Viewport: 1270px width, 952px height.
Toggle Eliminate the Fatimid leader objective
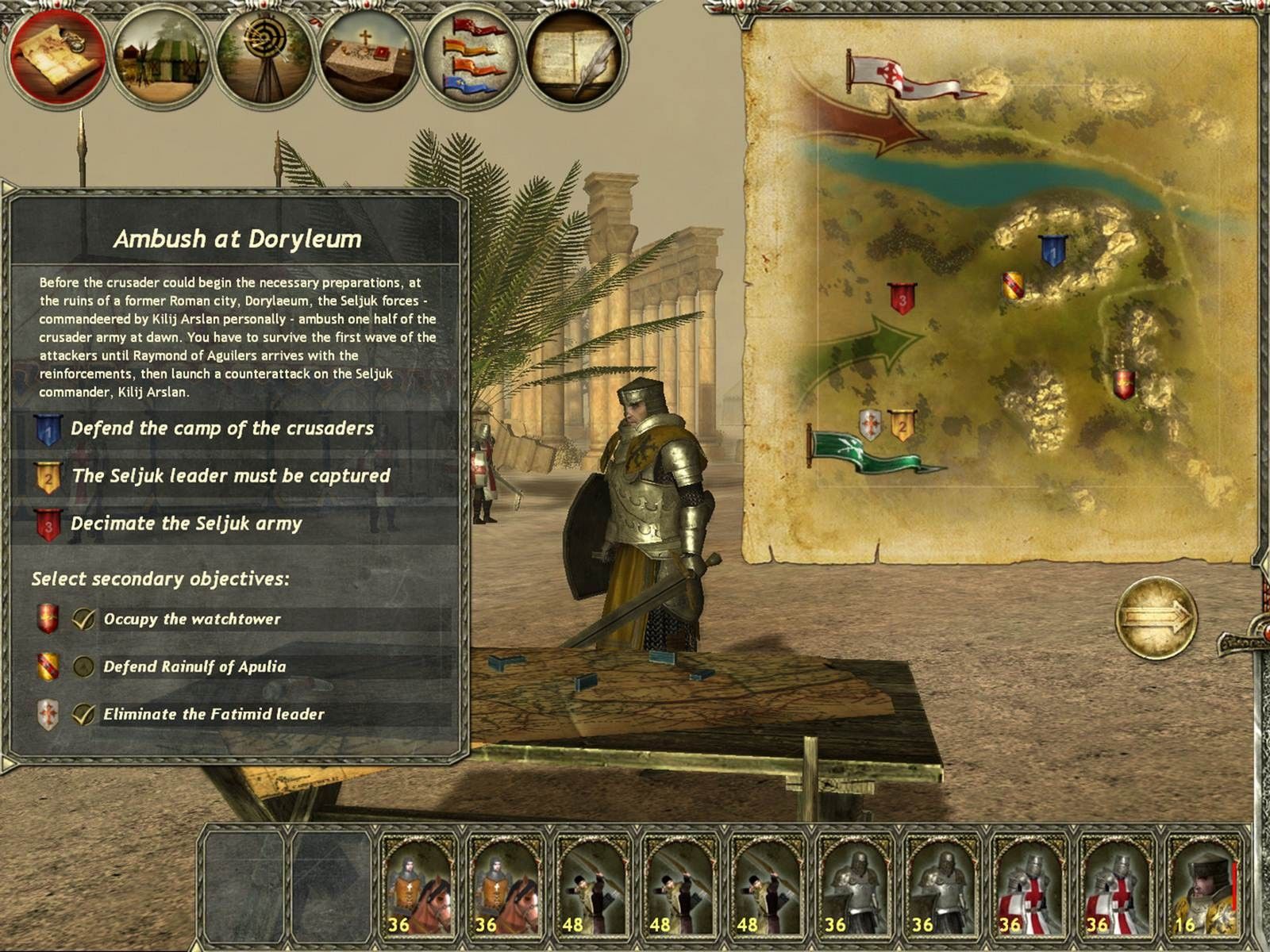(83, 715)
